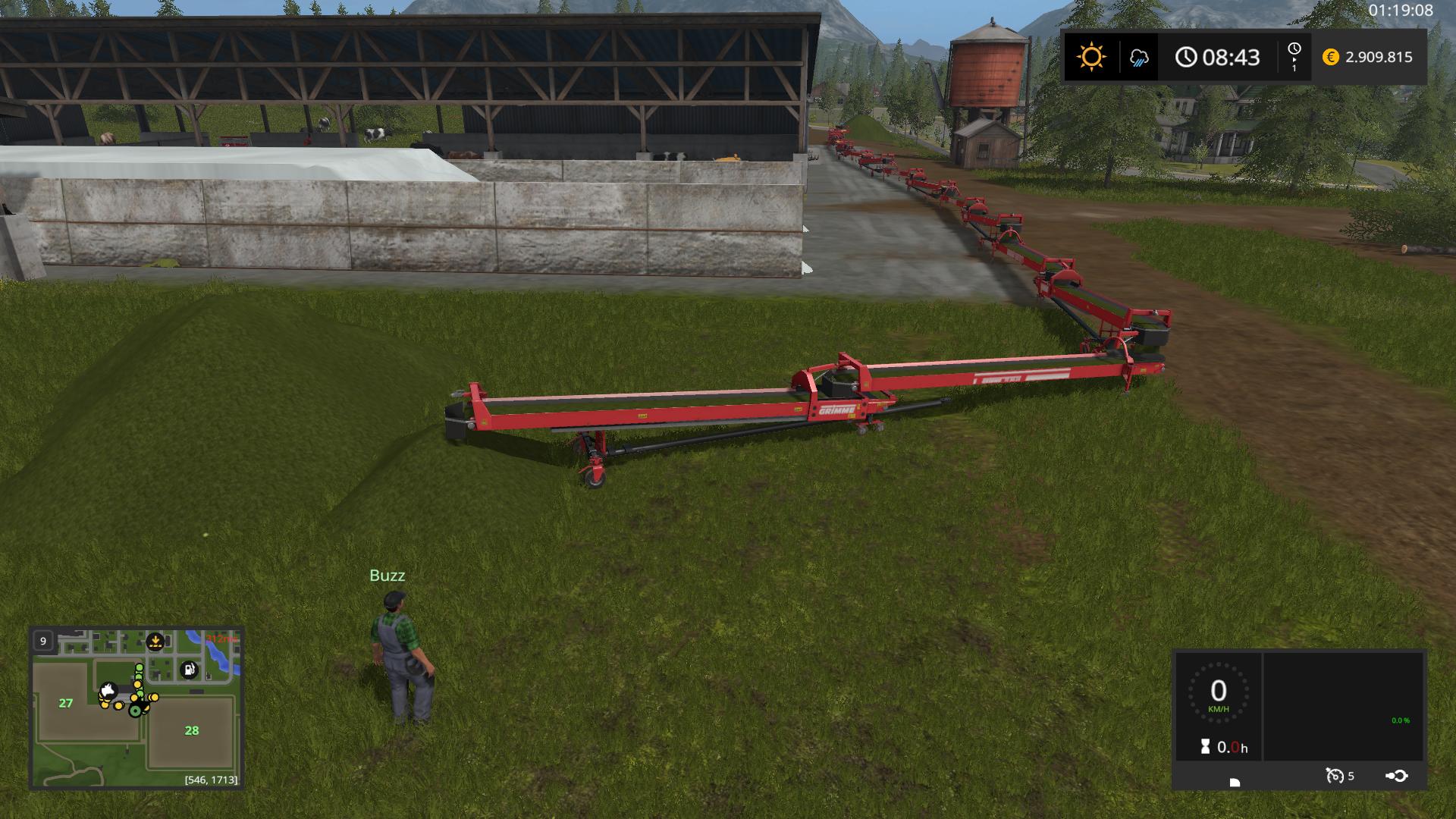Viewport: 1456px width, 819px height.
Task: Select field 28 on the minimap
Action: 191,730
